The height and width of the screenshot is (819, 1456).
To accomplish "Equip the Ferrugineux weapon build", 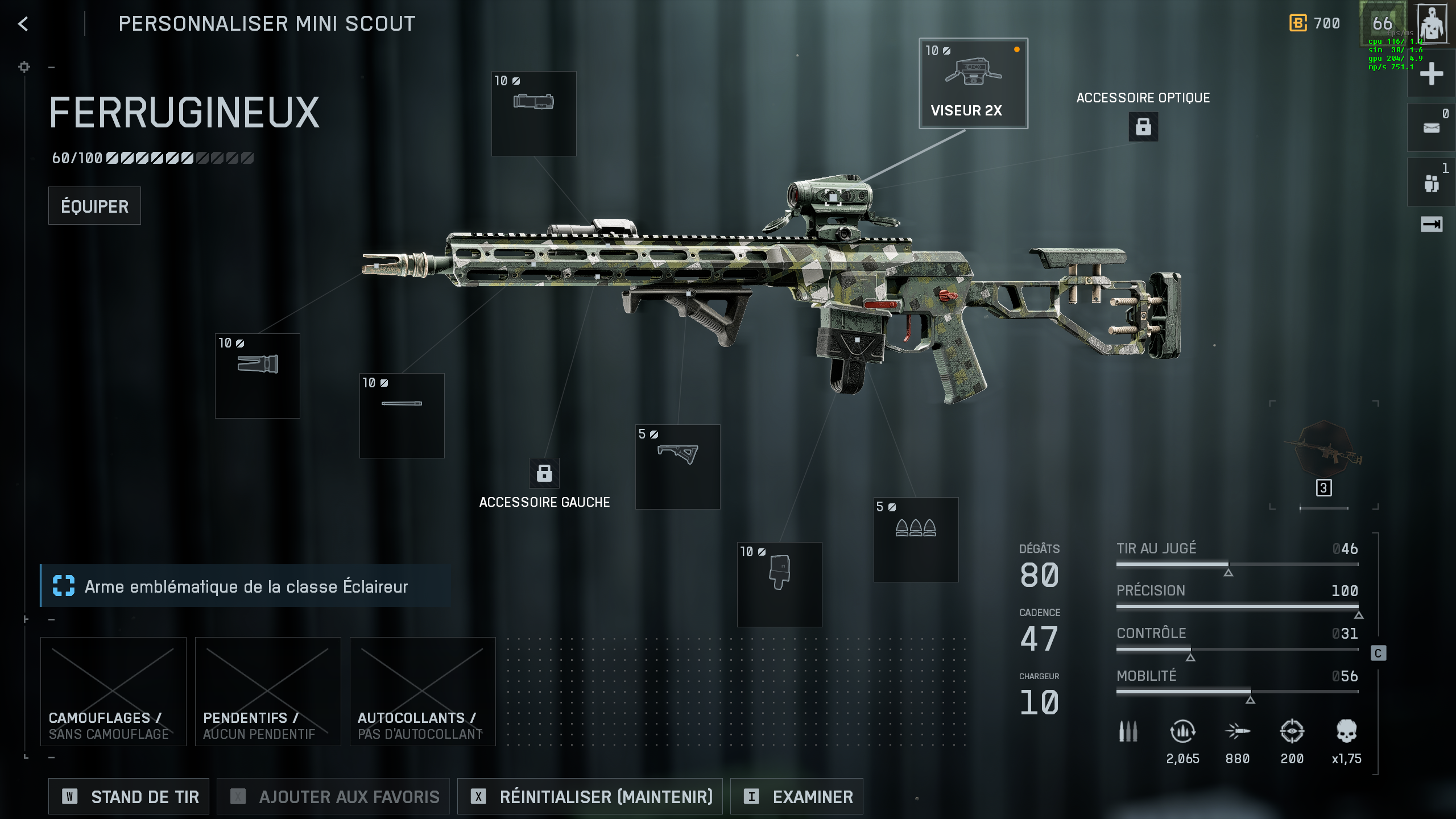I will click(x=94, y=206).
